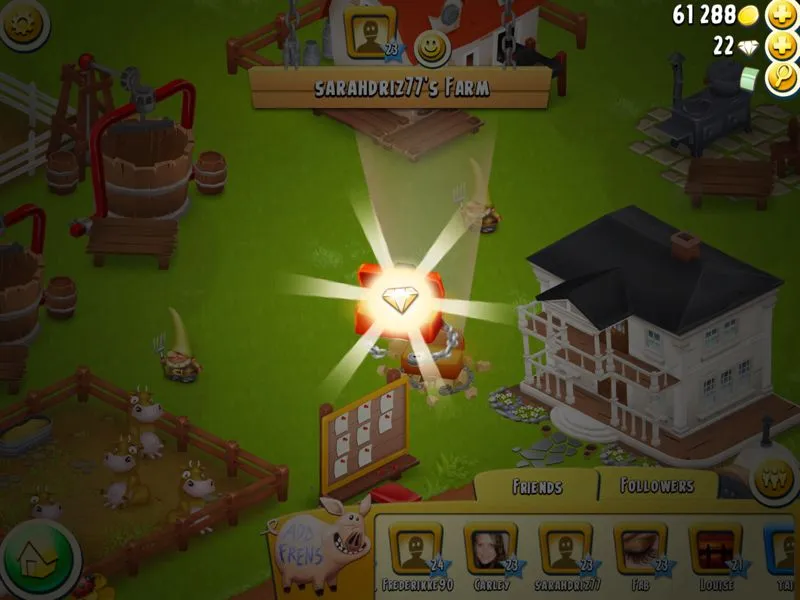Select sarahdriz77 in the friends list
Screen dimensions: 800x600
tap(566, 551)
